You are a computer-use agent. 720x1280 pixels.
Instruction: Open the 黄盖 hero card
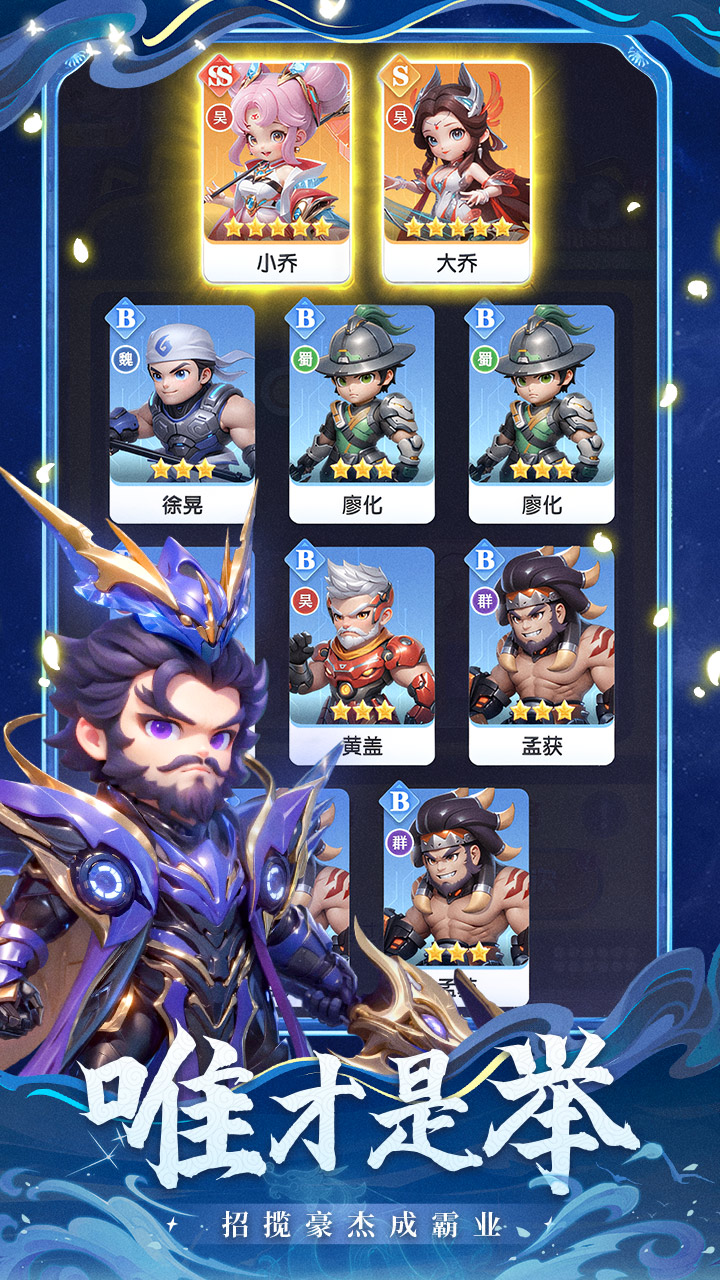pos(361,654)
